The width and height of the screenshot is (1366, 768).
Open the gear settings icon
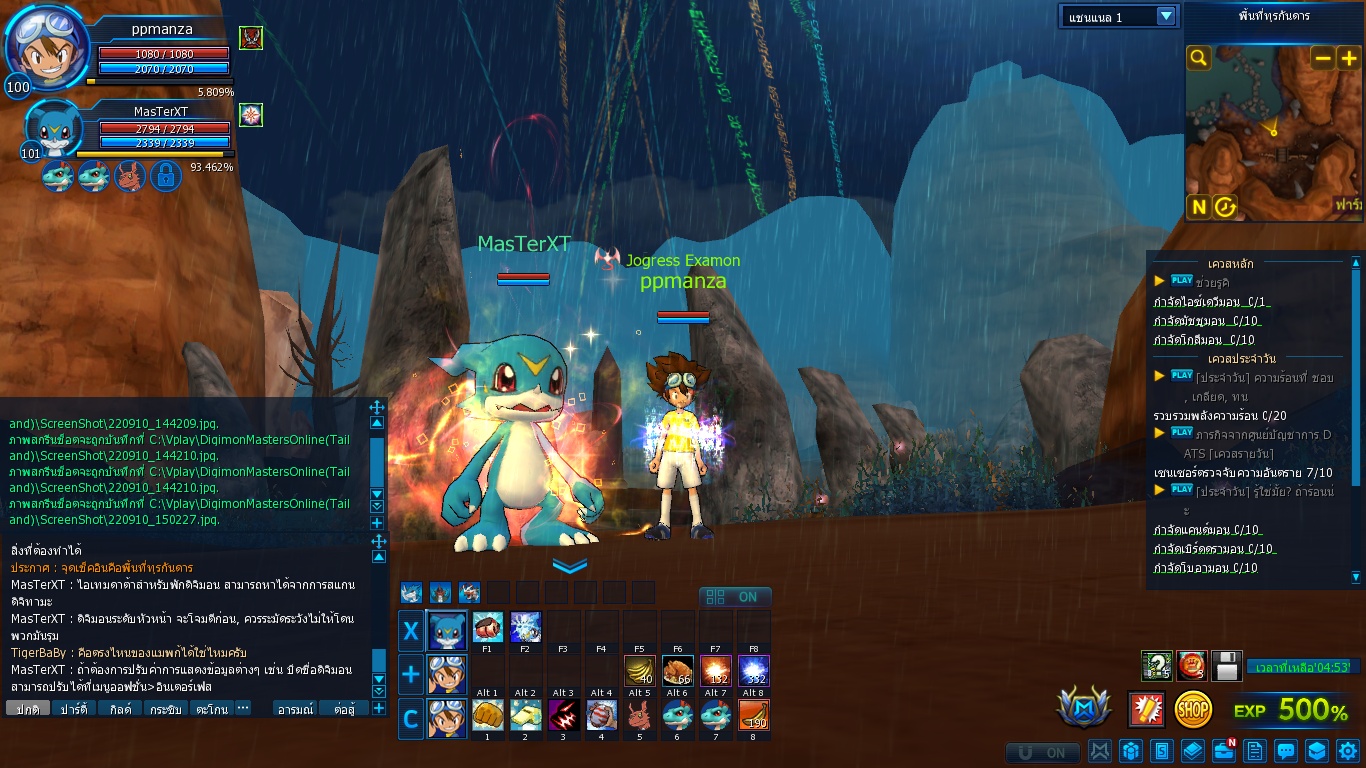[1348, 750]
